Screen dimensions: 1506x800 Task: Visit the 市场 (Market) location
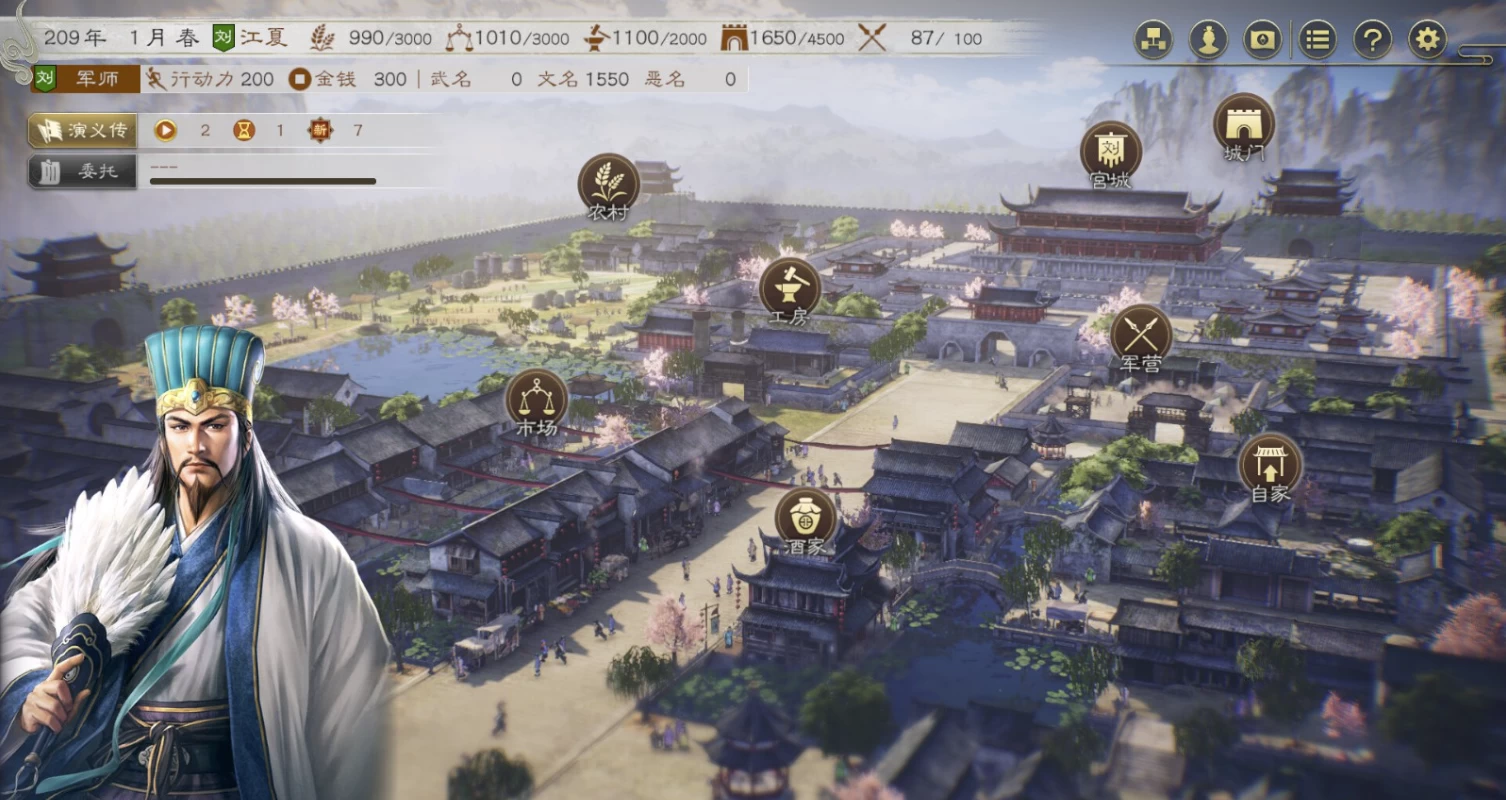click(x=536, y=398)
